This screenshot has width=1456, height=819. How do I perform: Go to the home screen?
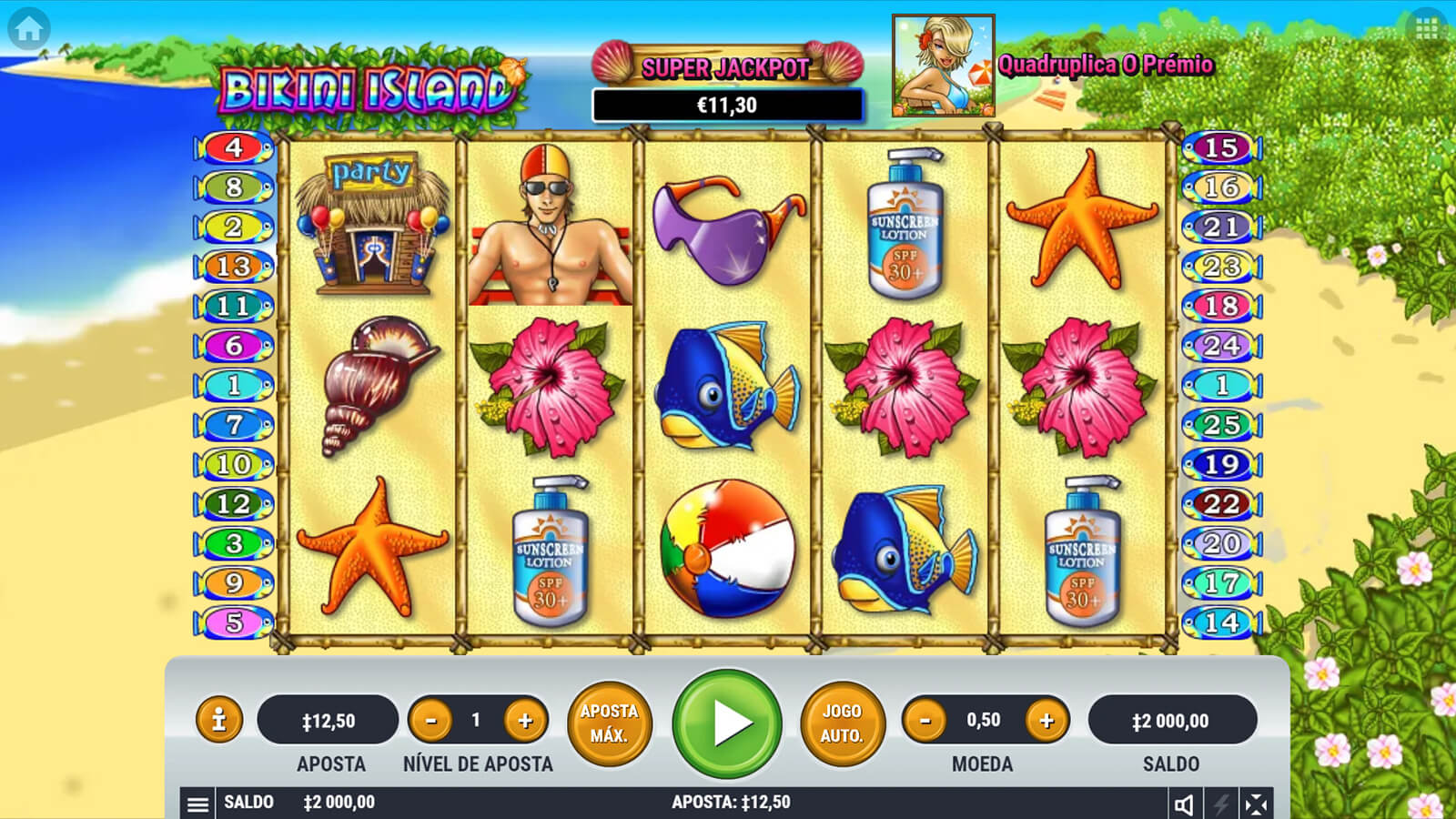[28, 29]
